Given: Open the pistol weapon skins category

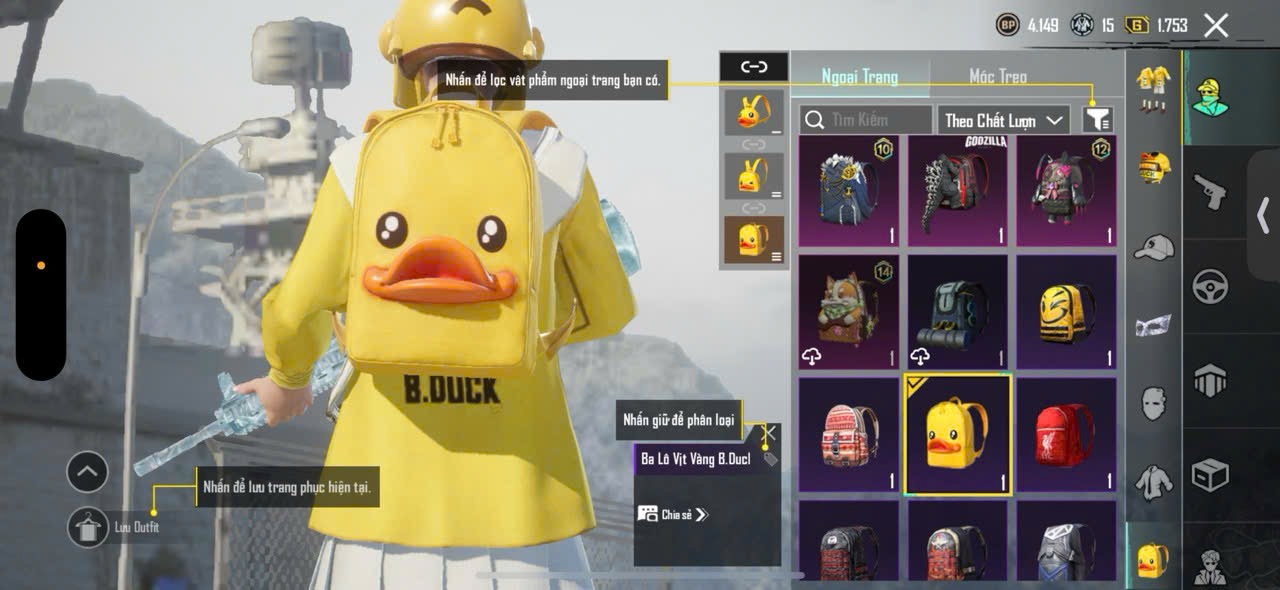Looking at the screenshot, I should 1211,190.
